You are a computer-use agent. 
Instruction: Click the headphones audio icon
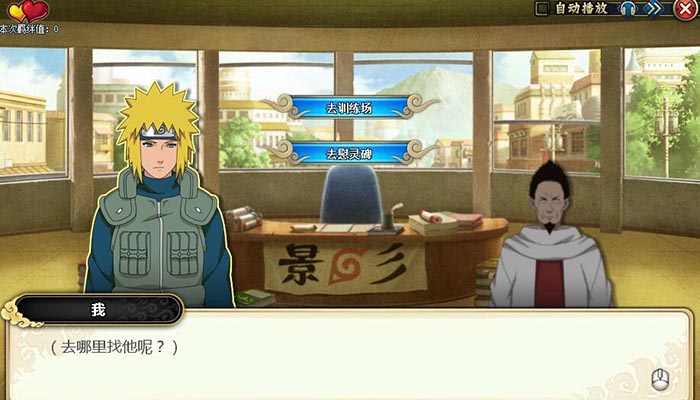(628, 9)
